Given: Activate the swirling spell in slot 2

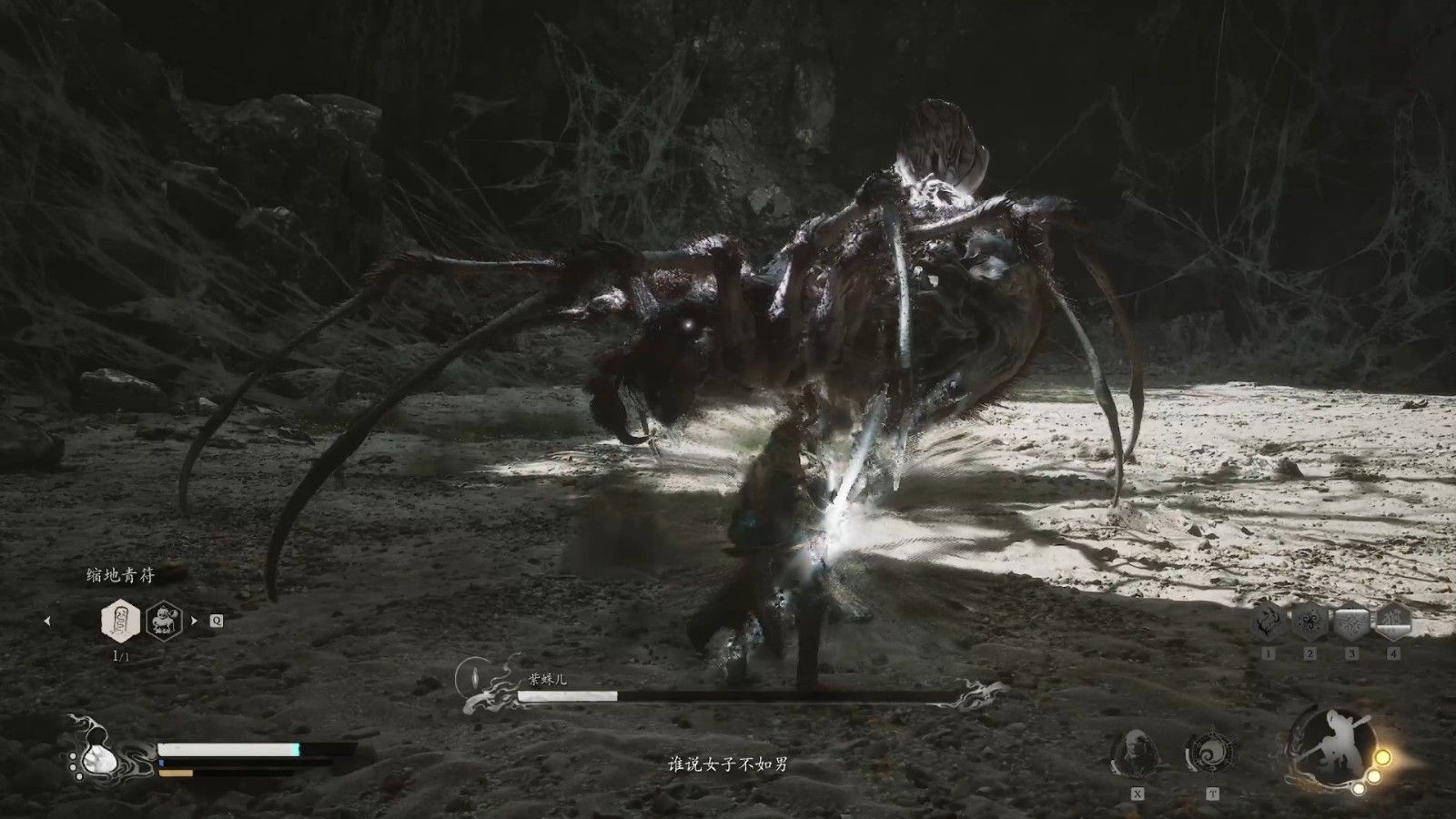Looking at the screenshot, I should point(1310,621).
